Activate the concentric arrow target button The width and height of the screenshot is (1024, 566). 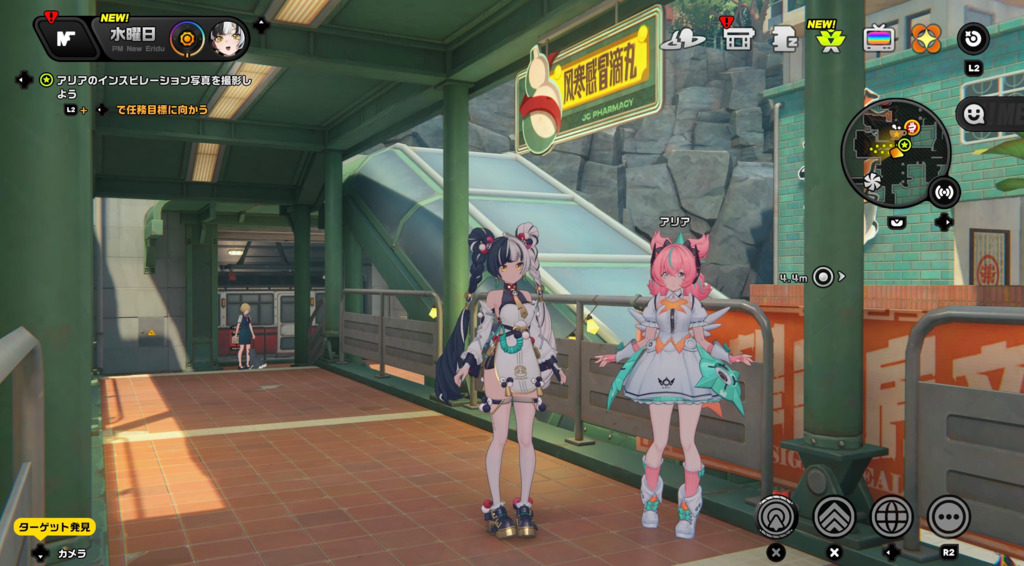[777, 517]
